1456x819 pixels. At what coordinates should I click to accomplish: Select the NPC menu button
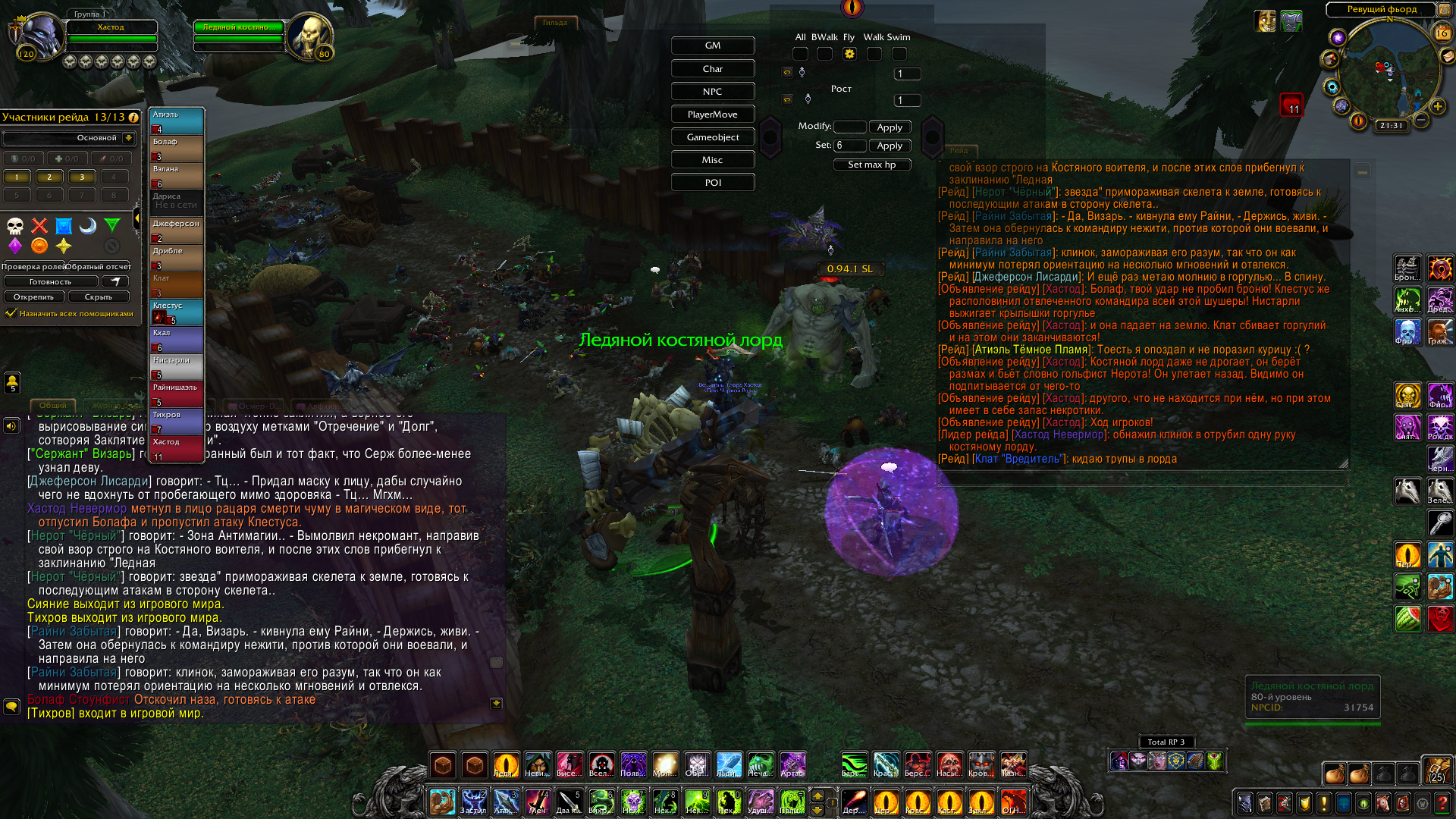click(712, 92)
